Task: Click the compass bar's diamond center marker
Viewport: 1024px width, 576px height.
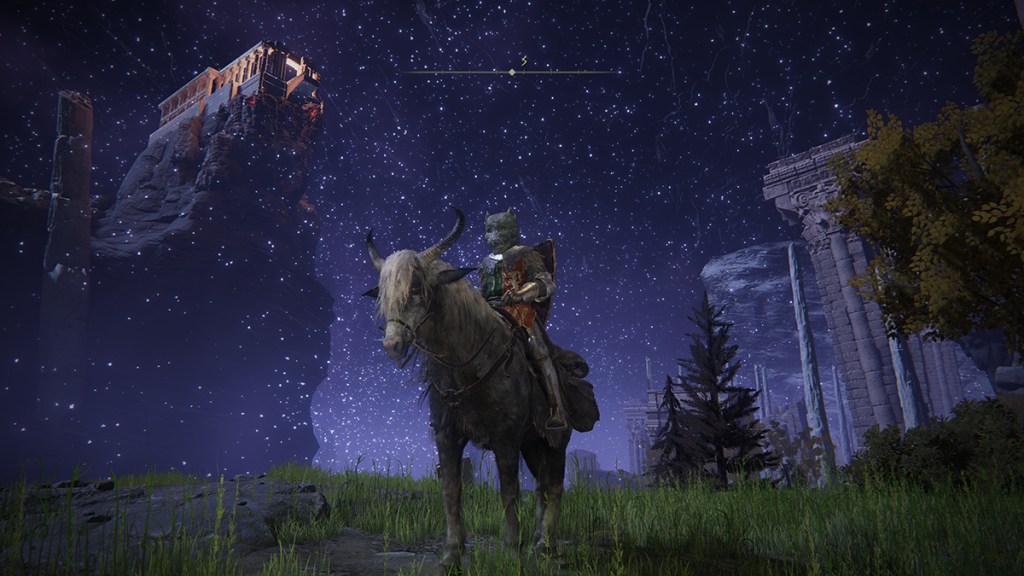Action: 512,72
